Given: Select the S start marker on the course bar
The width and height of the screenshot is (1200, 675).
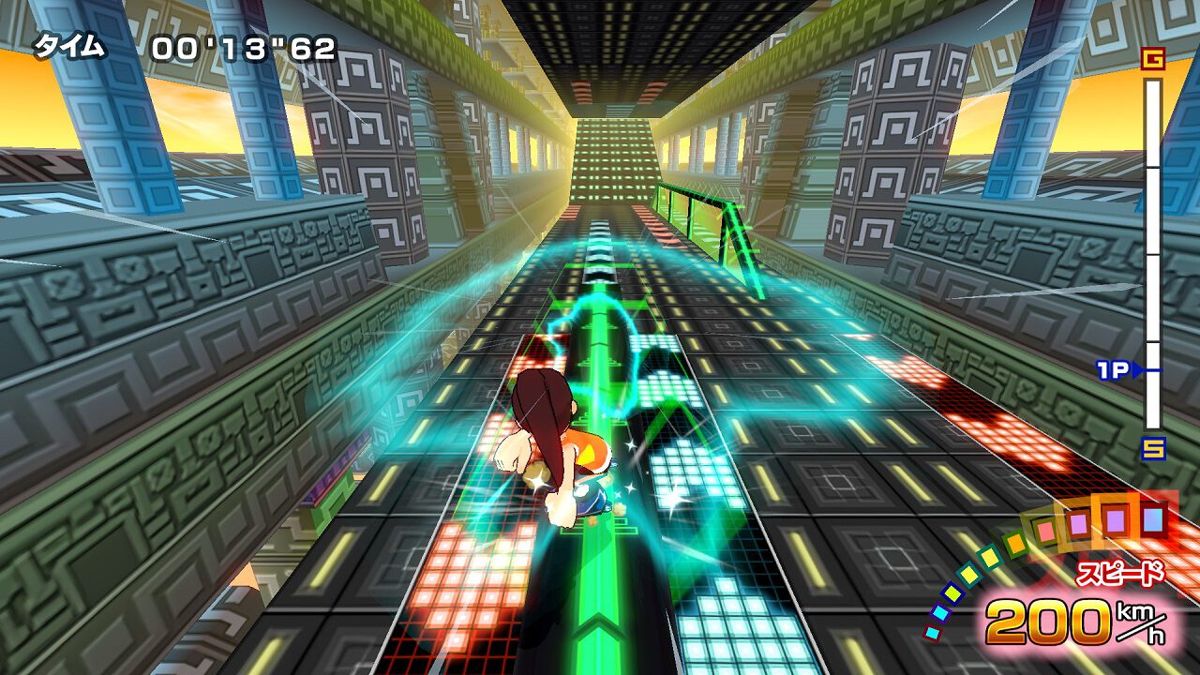Looking at the screenshot, I should point(1153,447).
